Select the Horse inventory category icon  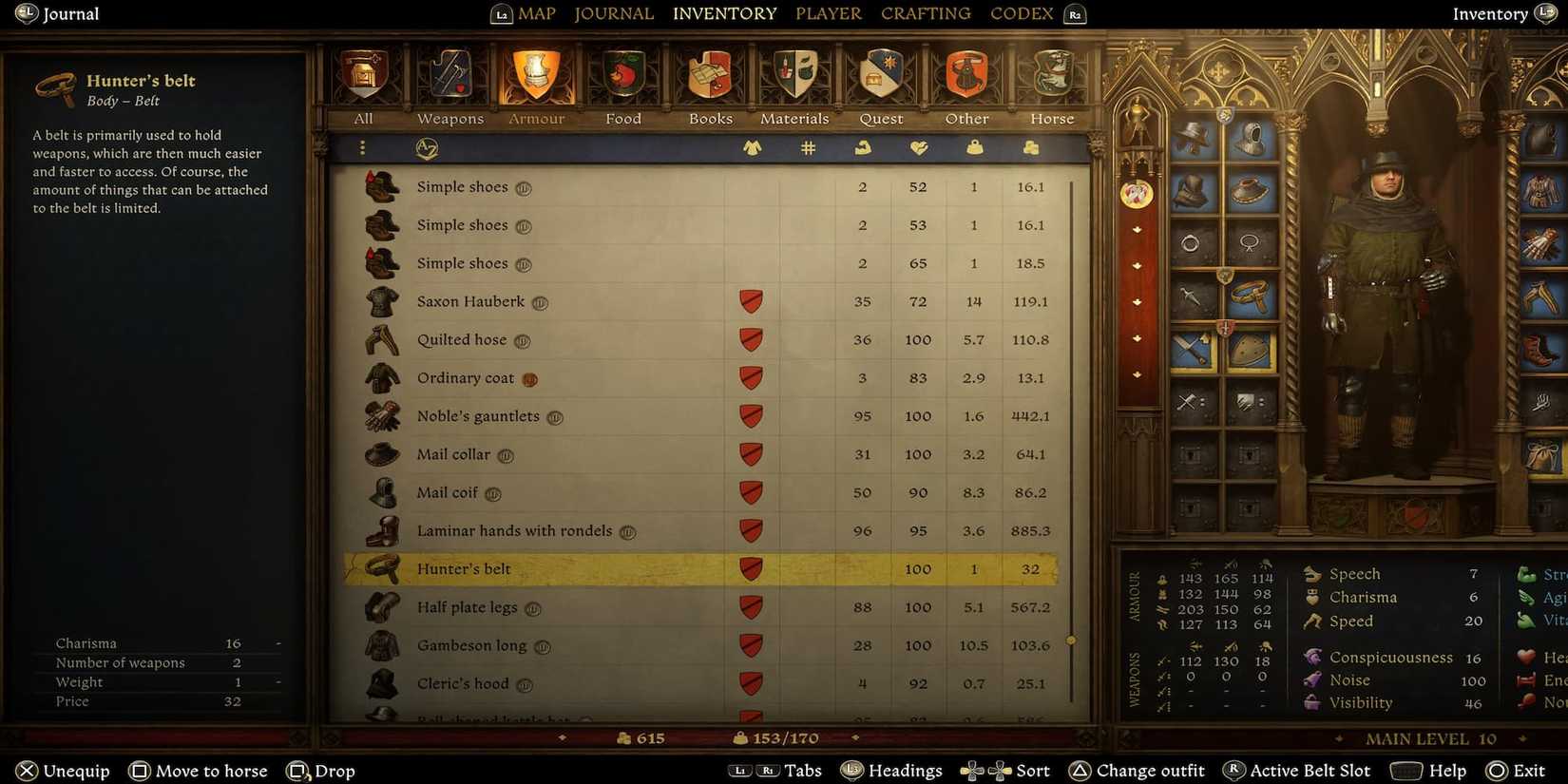click(x=1051, y=76)
